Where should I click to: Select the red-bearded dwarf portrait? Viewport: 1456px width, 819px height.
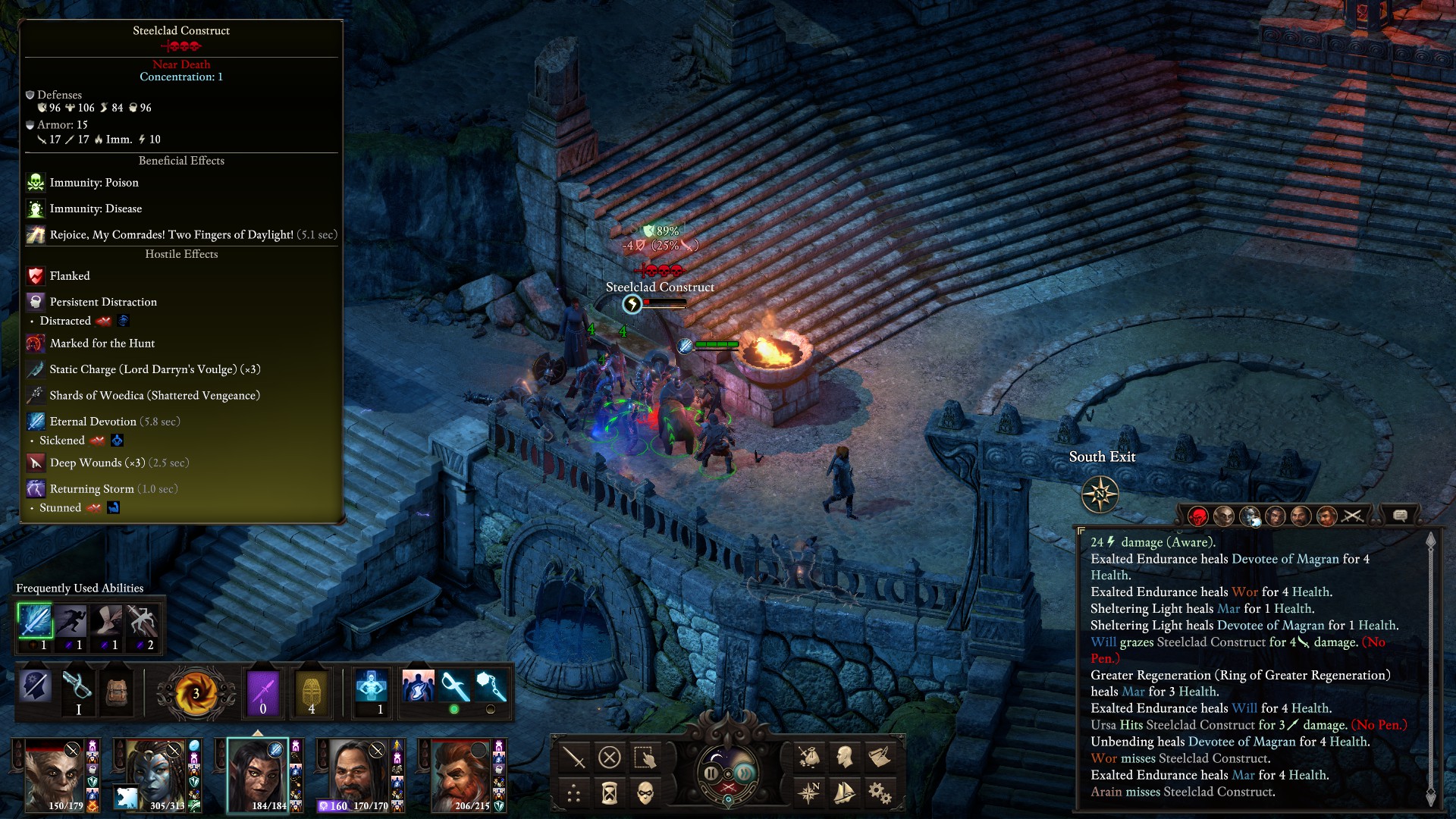pyautogui.click(x=460, y=775)
